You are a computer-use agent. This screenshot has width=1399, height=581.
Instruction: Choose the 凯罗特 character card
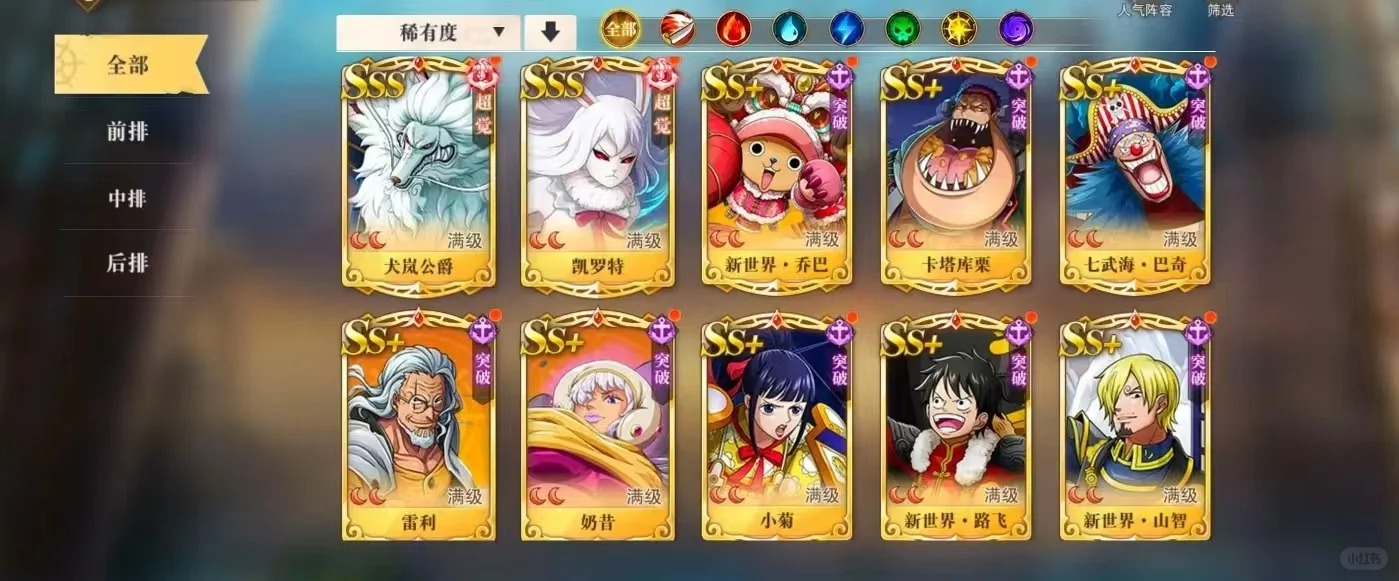click(x=598, y=175)
